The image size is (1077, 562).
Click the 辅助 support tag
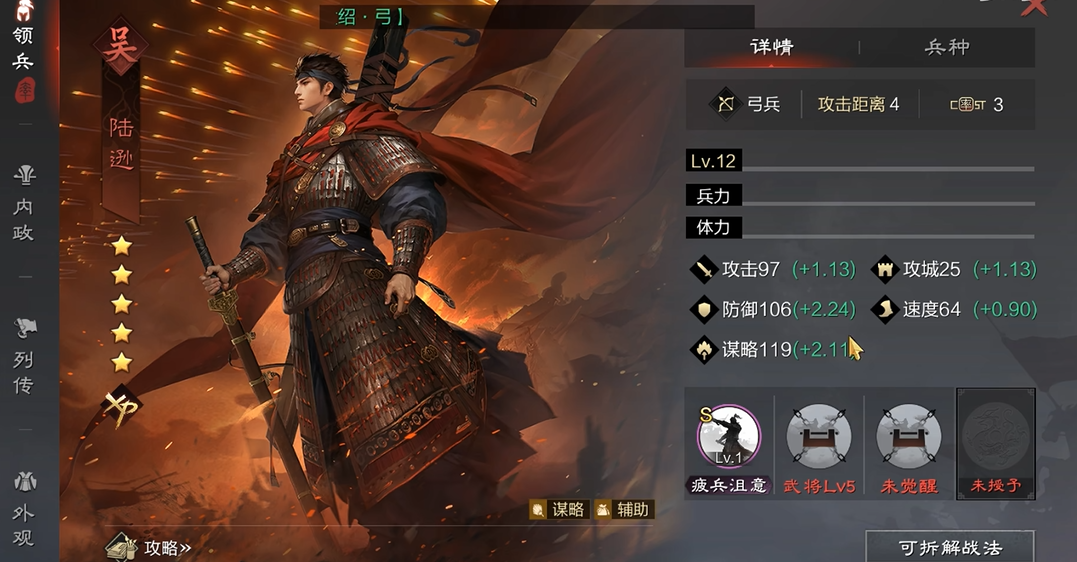pos(624,510)
